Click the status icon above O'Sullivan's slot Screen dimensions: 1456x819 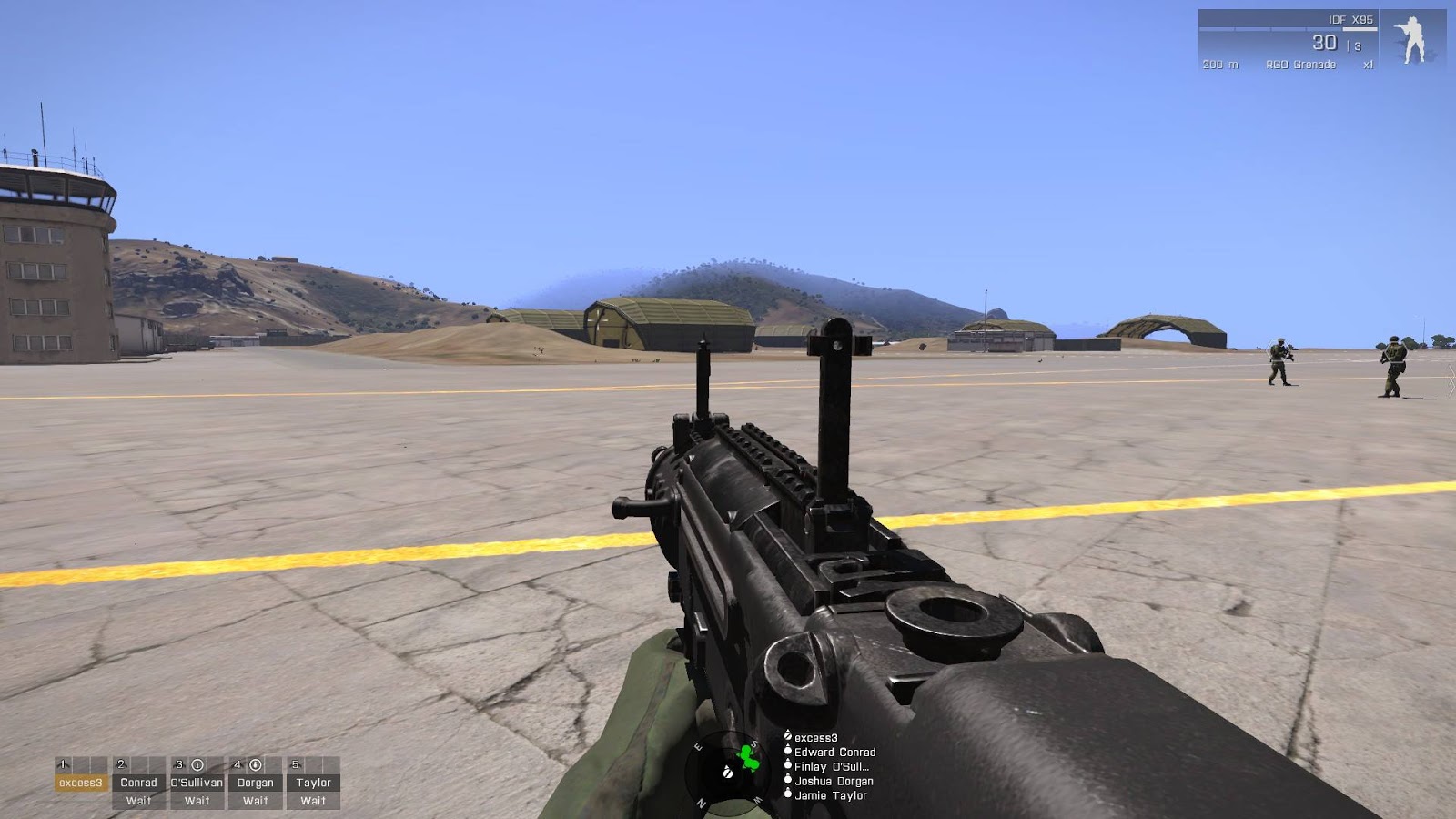tap(198, 765)
